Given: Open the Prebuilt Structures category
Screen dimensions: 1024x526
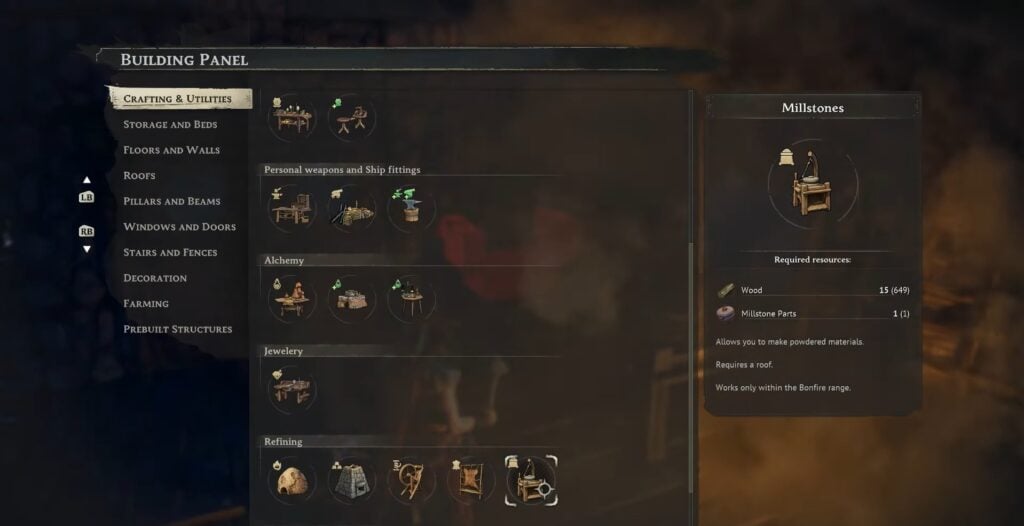Looking at the screenshot, I should coord(177,329).
